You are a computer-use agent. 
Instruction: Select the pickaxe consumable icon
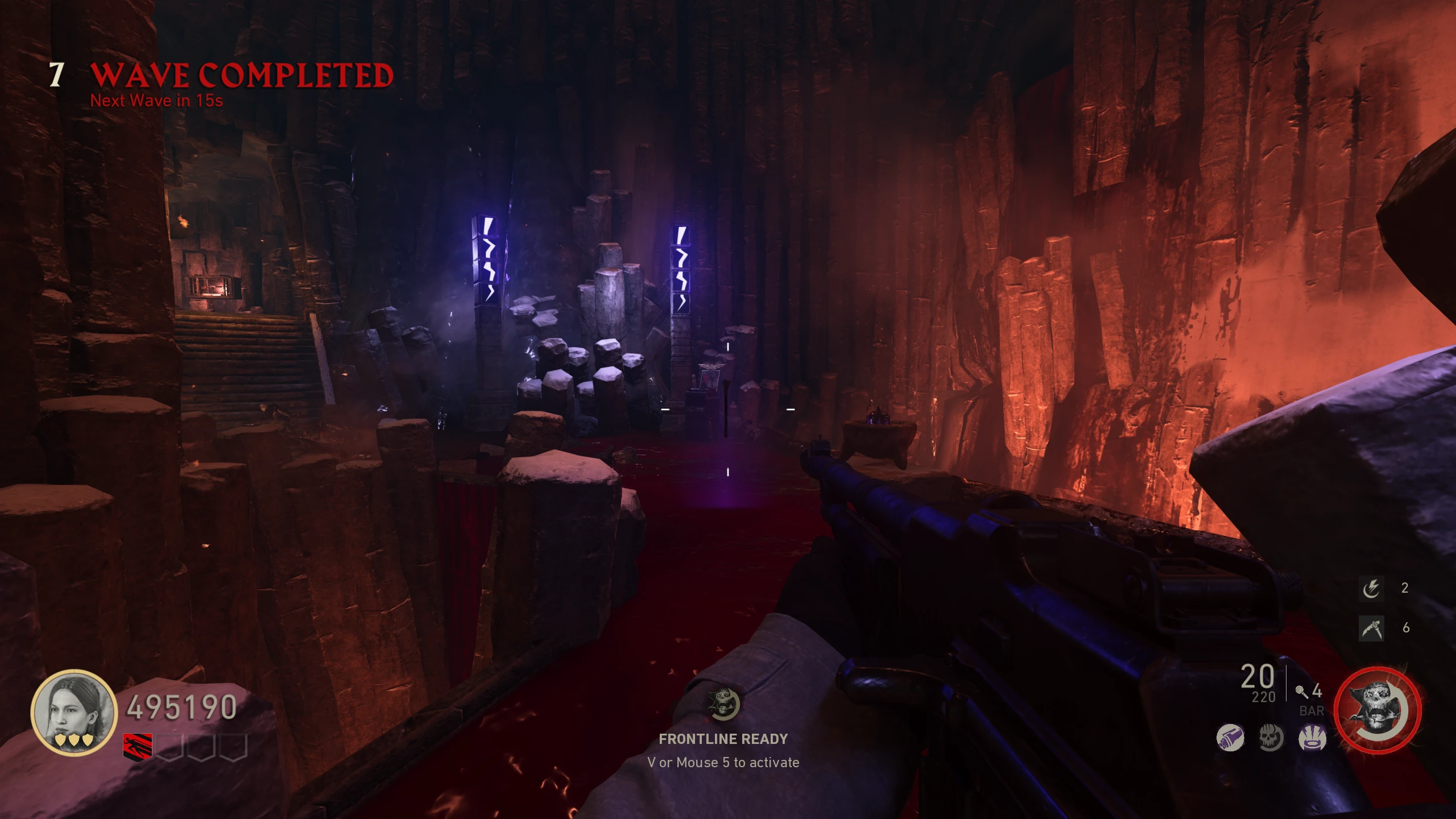(1371, 628)
